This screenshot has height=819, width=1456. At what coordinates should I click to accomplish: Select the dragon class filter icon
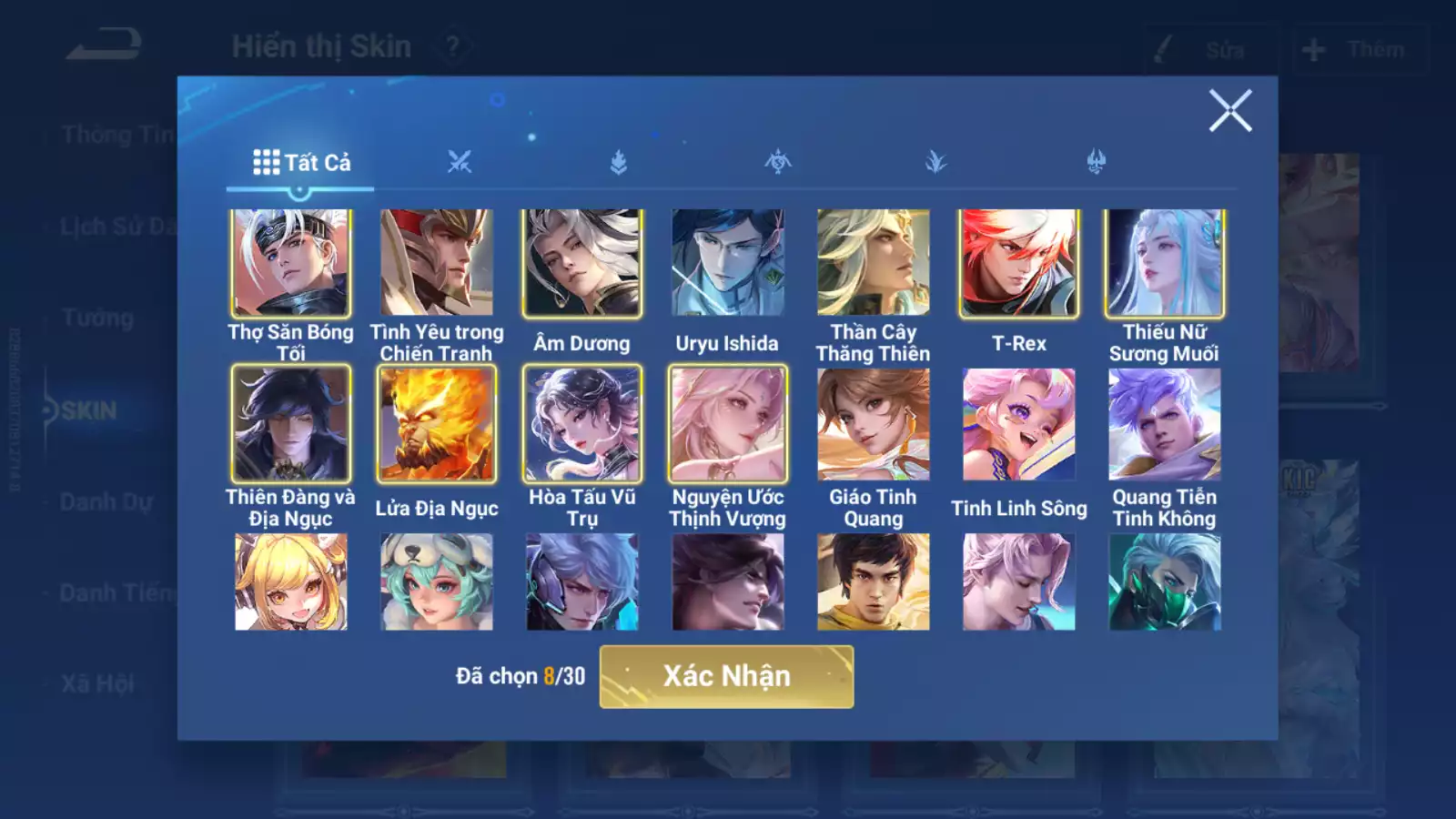778,162
